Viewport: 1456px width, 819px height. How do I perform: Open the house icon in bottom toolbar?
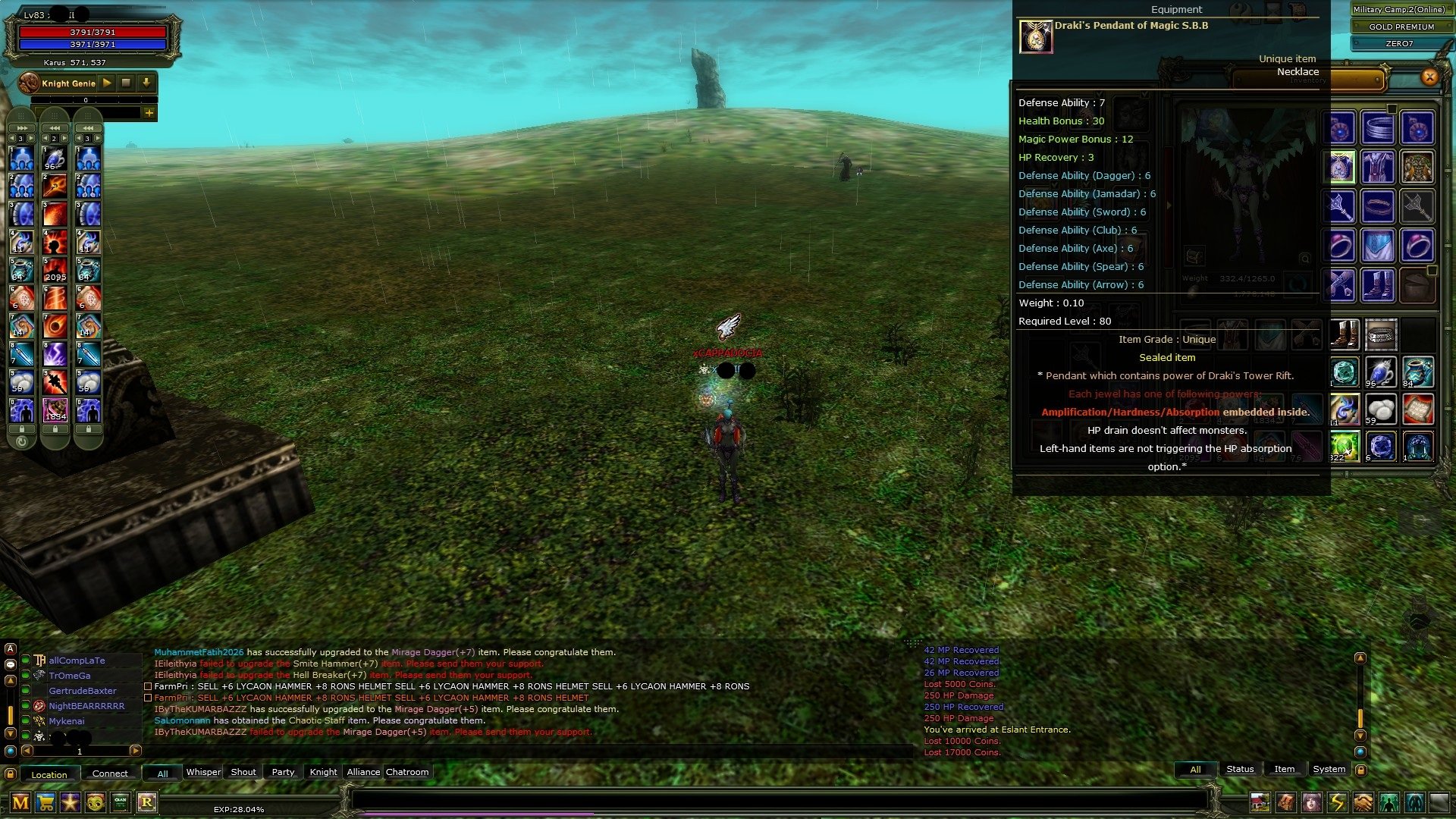pyautogui.click(x=1260, y=802)
